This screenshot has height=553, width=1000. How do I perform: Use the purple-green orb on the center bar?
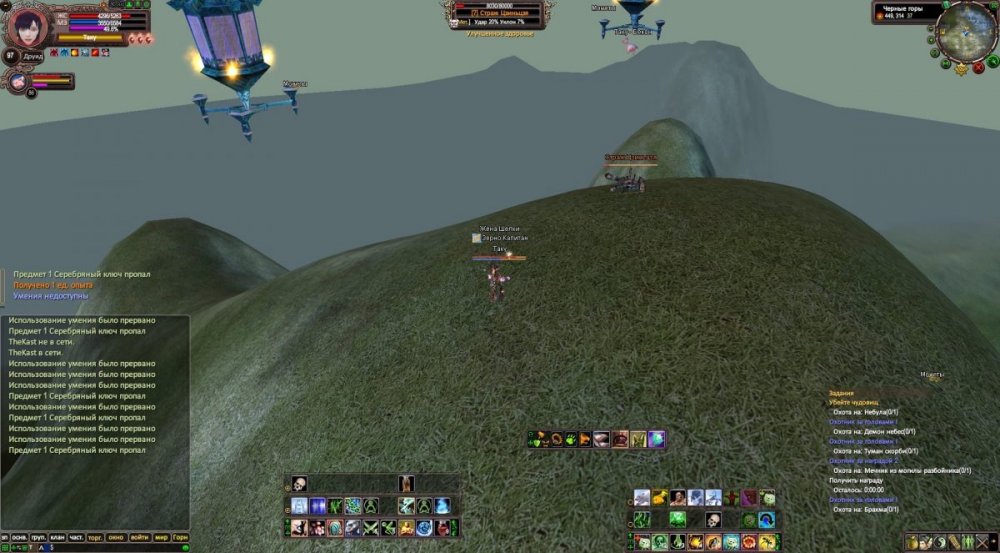coord(656,439)
